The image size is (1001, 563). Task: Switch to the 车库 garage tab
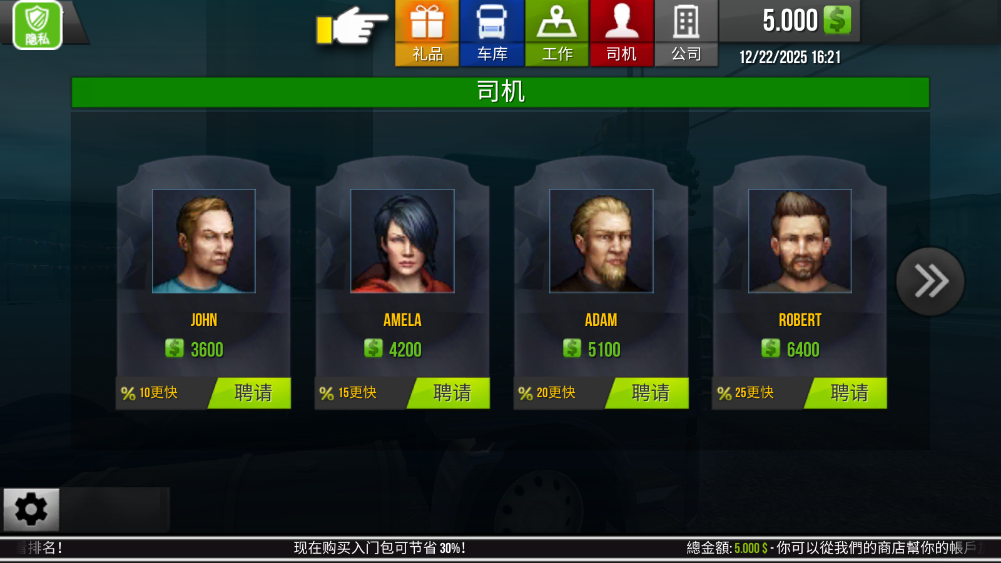click(x=492, y=32)
